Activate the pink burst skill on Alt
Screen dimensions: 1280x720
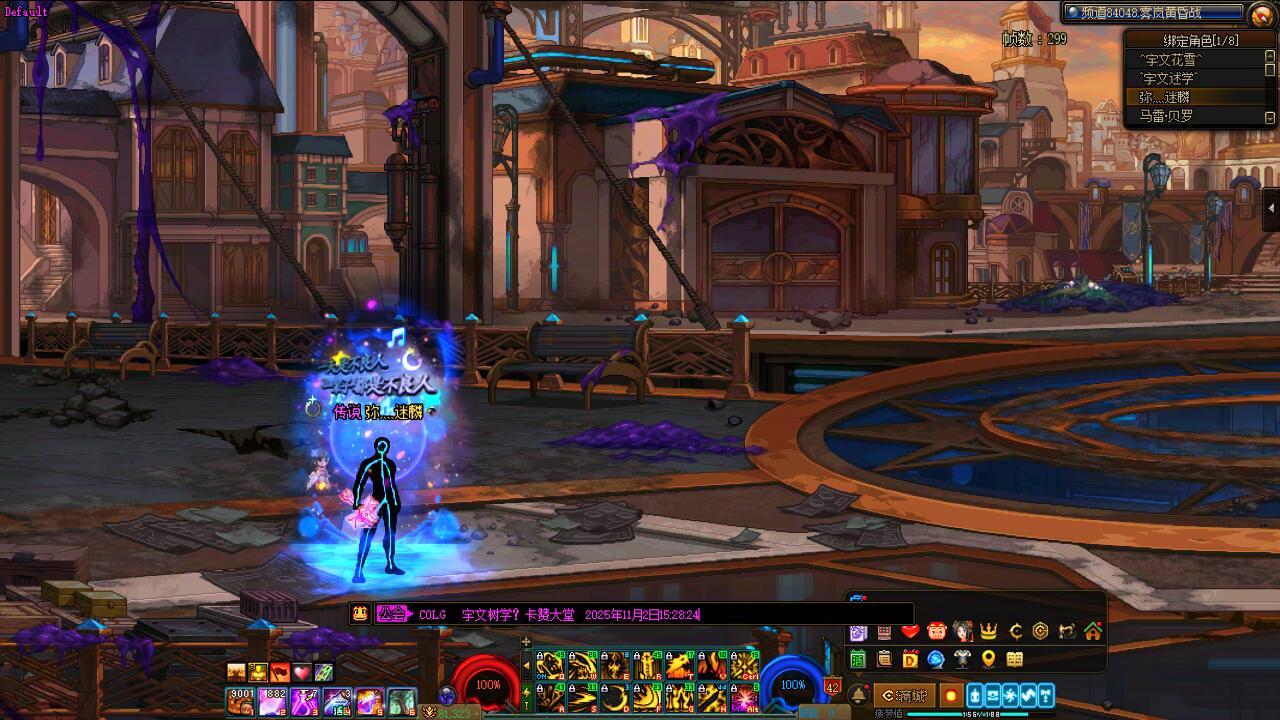(744, 698)
